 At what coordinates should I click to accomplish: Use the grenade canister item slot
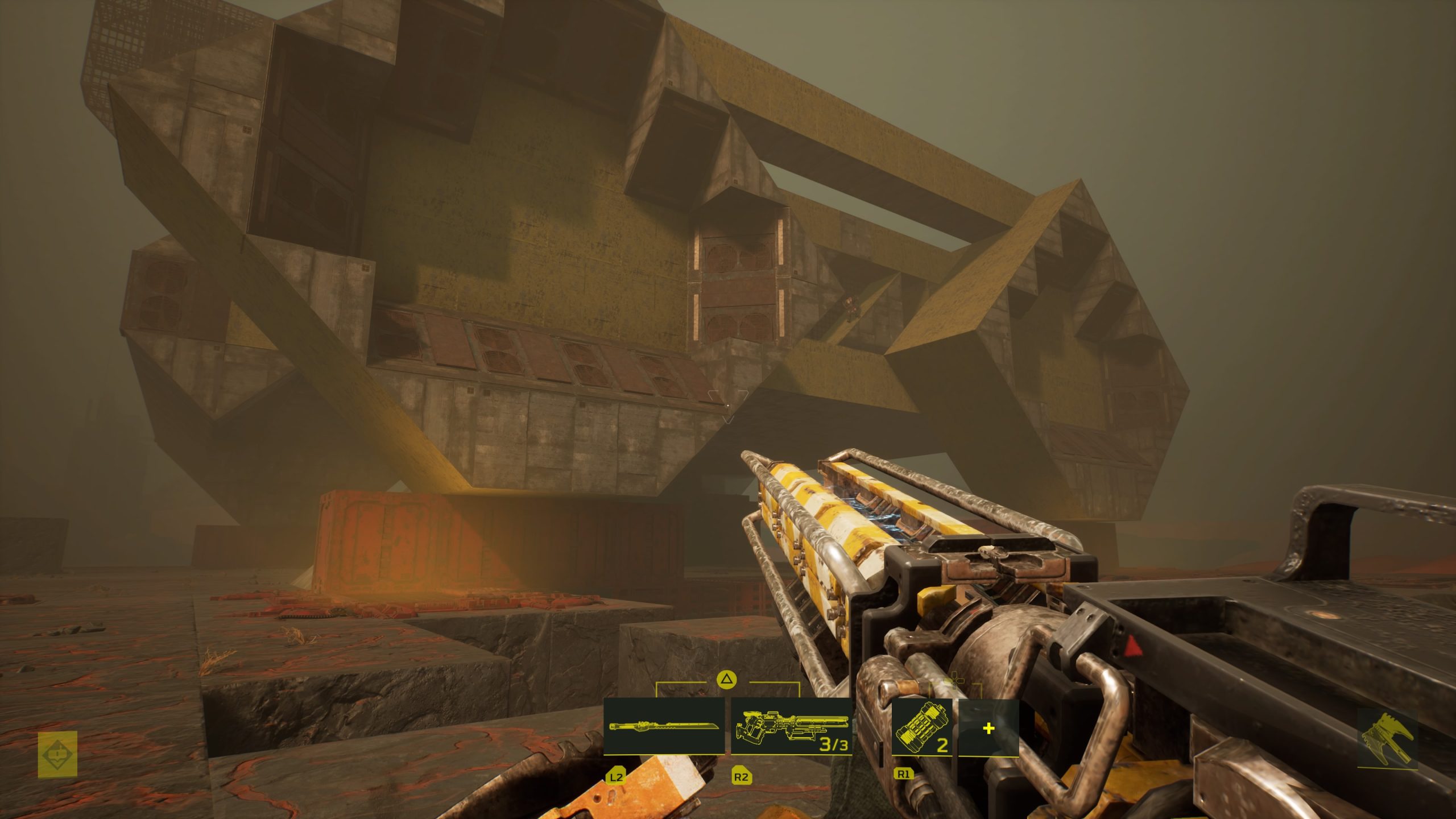click(x=921, y=728)
